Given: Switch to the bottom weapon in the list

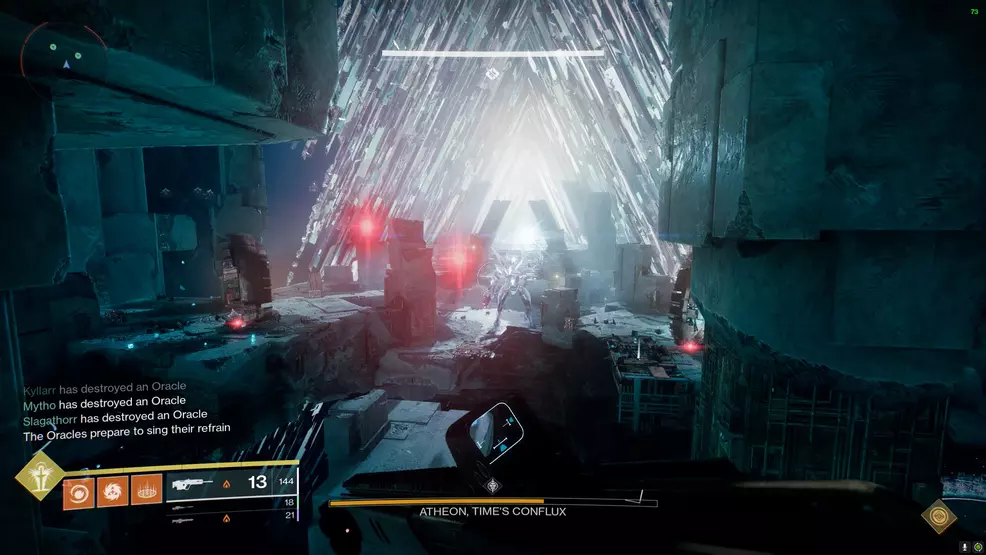Looking at the screenshot, I should pyautogui.click(x=184, y=518).
